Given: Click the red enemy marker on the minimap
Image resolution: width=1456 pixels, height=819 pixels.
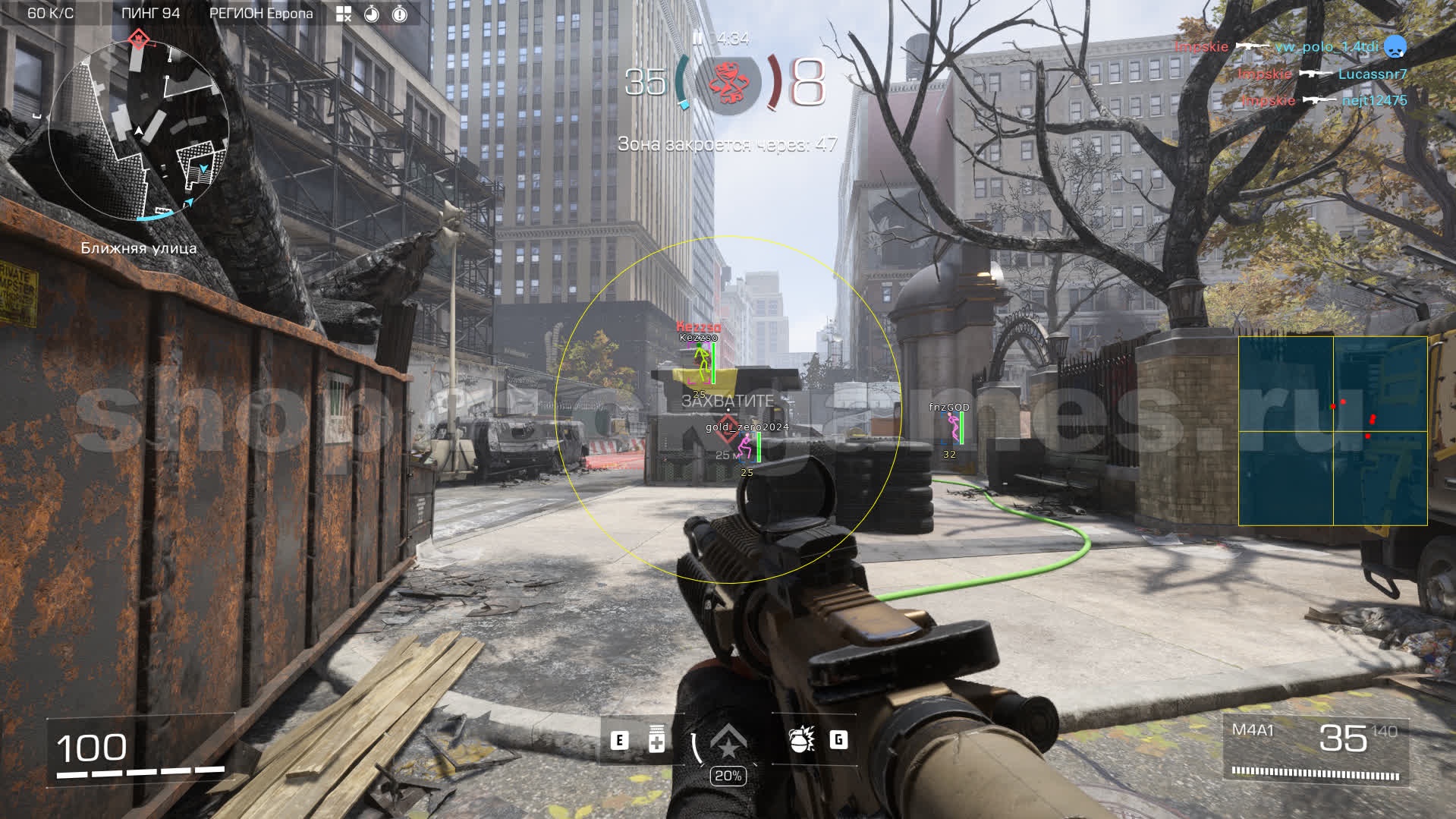Looking at the screenshot, I should tap(138, 38).
